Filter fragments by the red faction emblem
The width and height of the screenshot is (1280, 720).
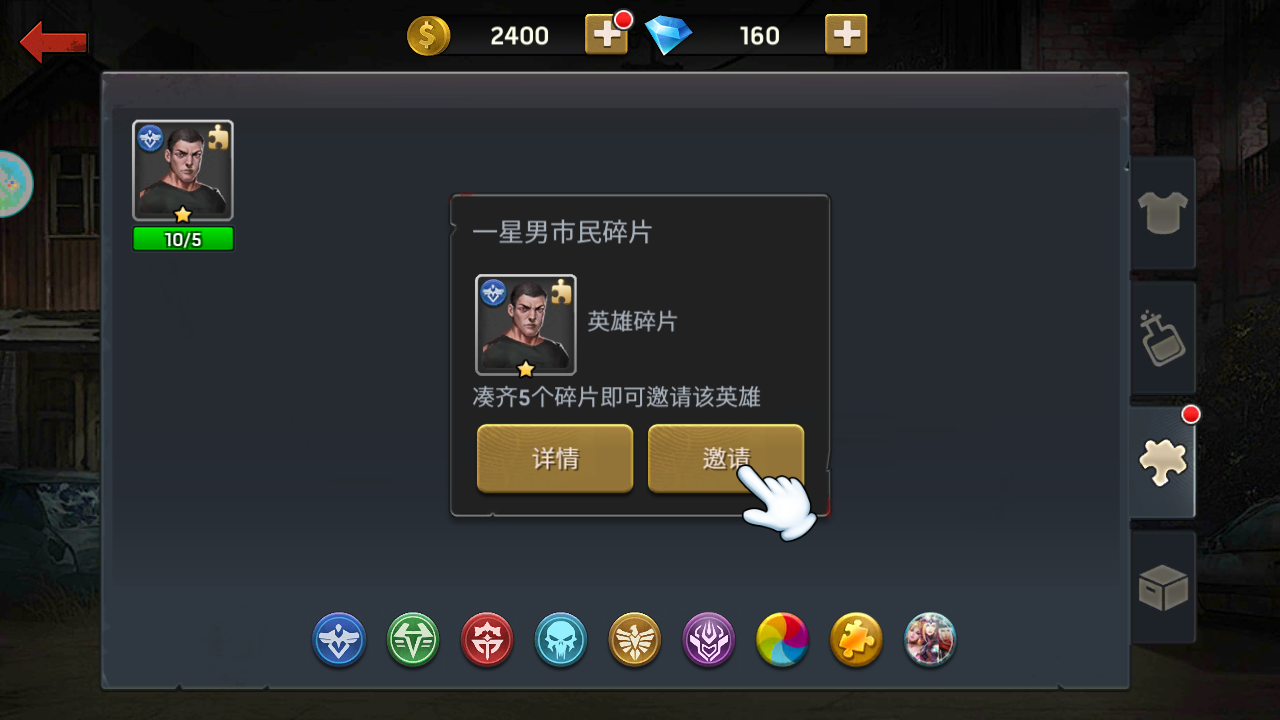click(x=487, y=640)
